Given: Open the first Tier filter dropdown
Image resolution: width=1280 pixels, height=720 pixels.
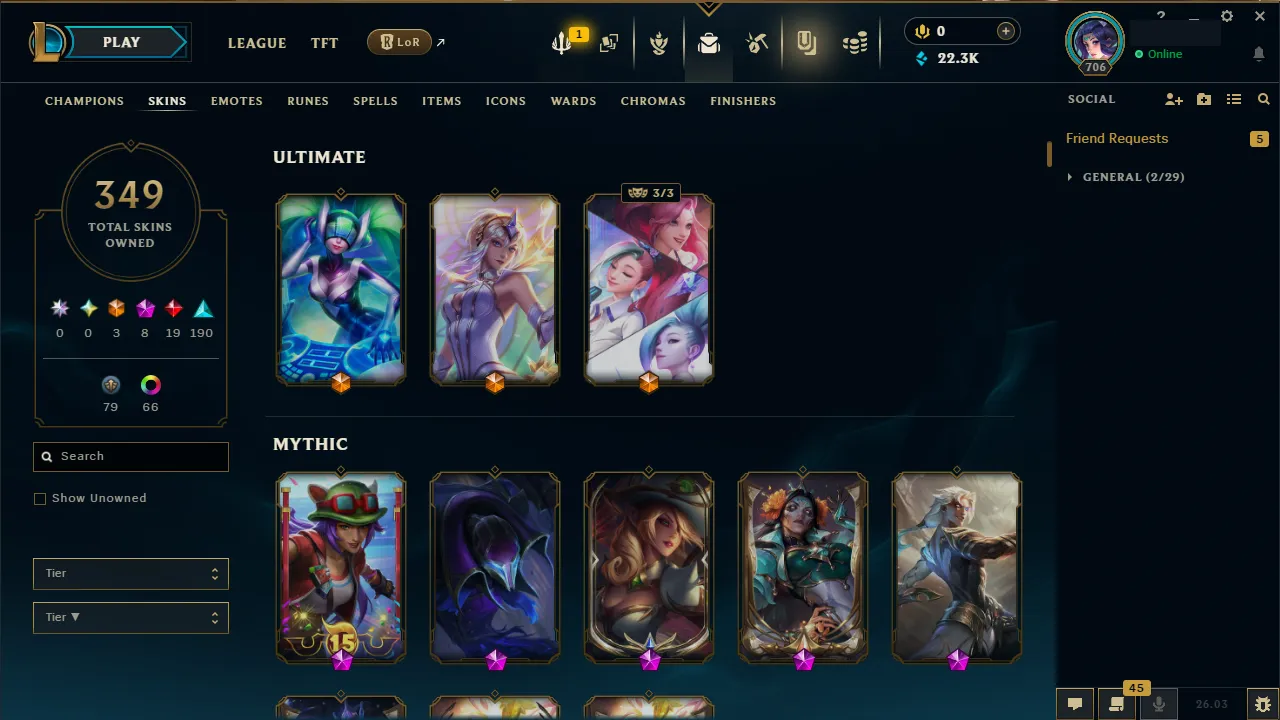Looking at the screenshot, I should pos(130,573).
